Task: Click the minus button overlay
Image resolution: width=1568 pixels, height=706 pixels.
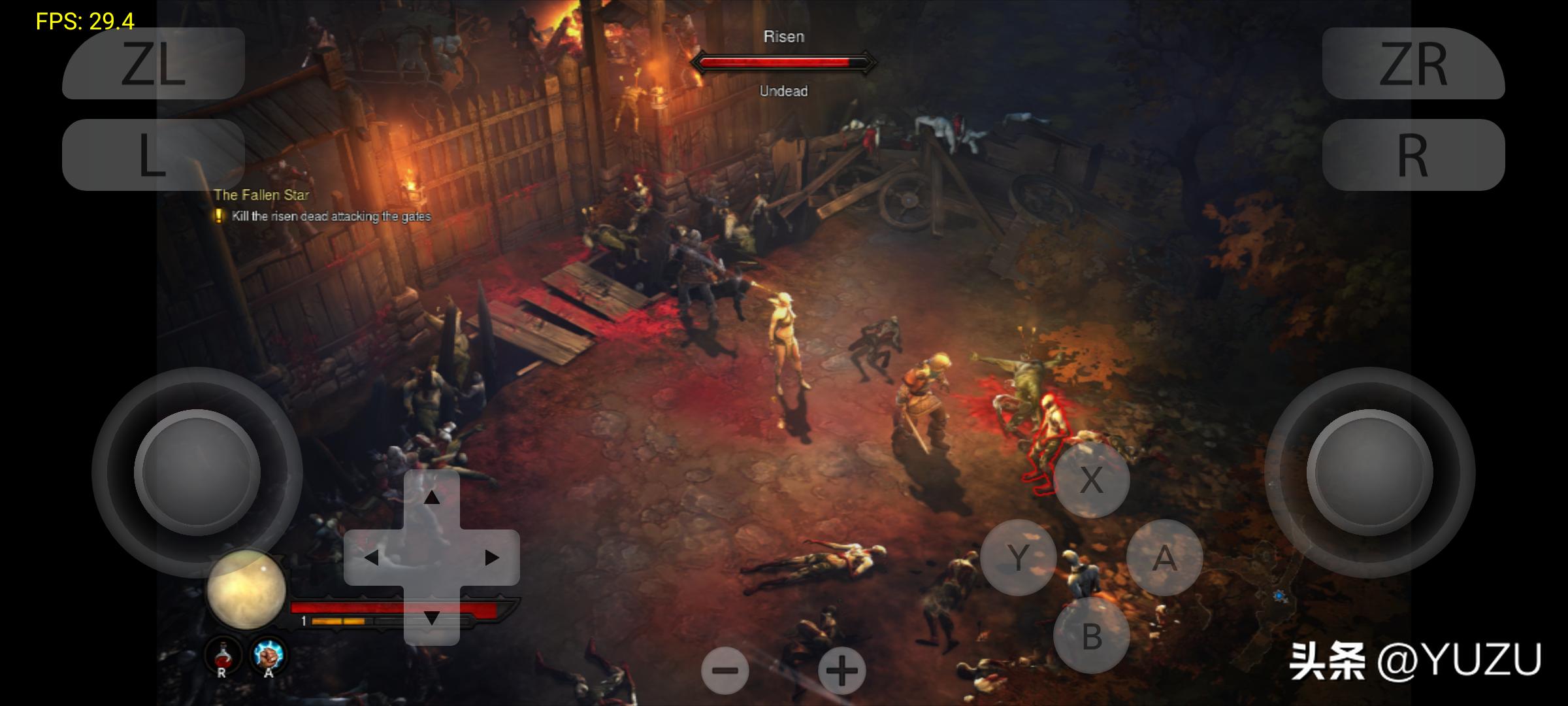Action: click(725, 671)
